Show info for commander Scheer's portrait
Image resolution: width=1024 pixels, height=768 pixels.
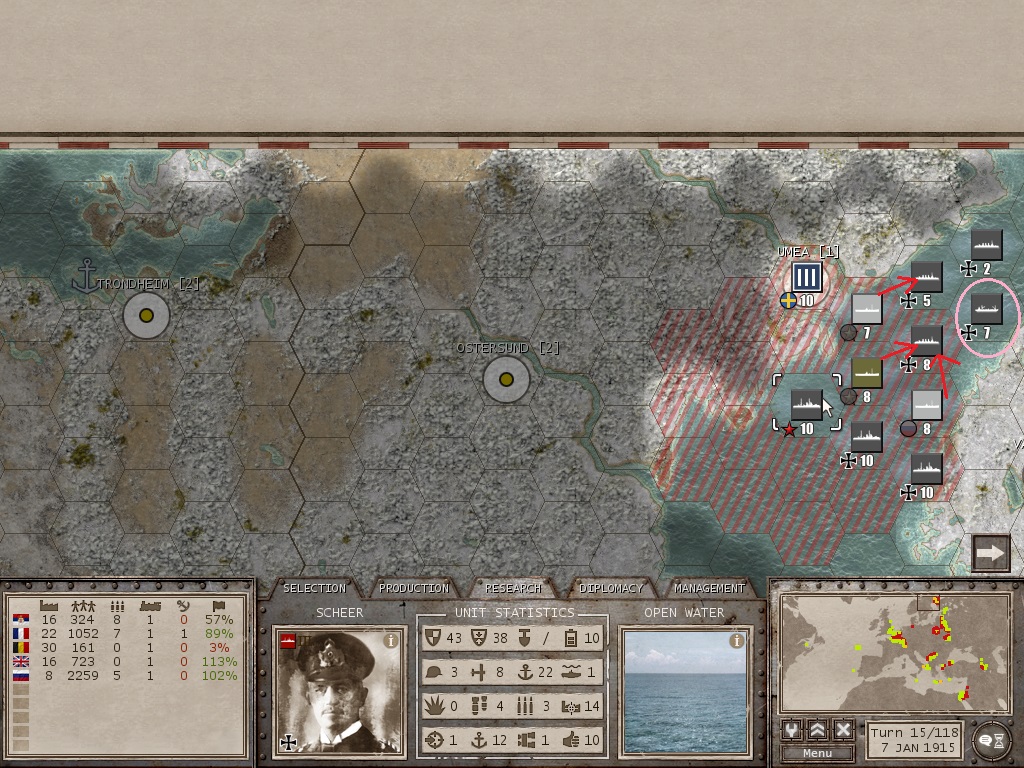(x=391, y=641)
